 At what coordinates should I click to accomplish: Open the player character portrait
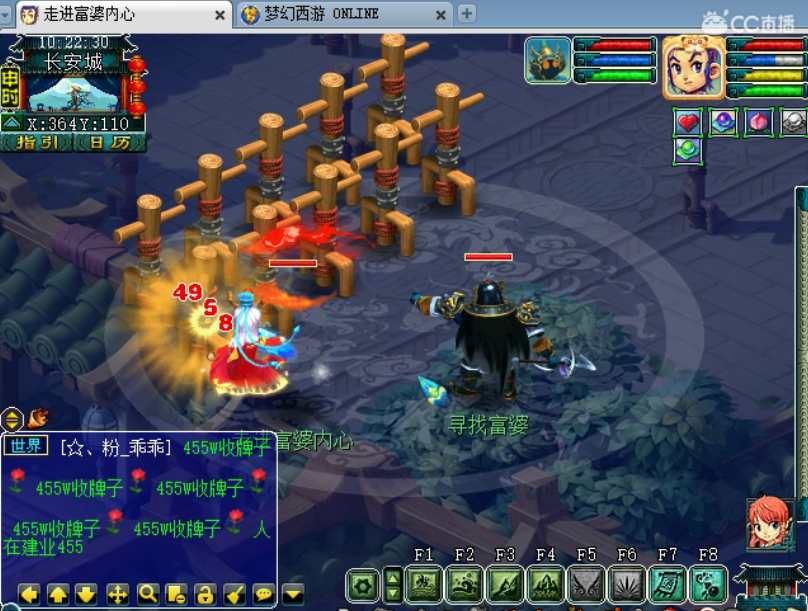point(693,68)
